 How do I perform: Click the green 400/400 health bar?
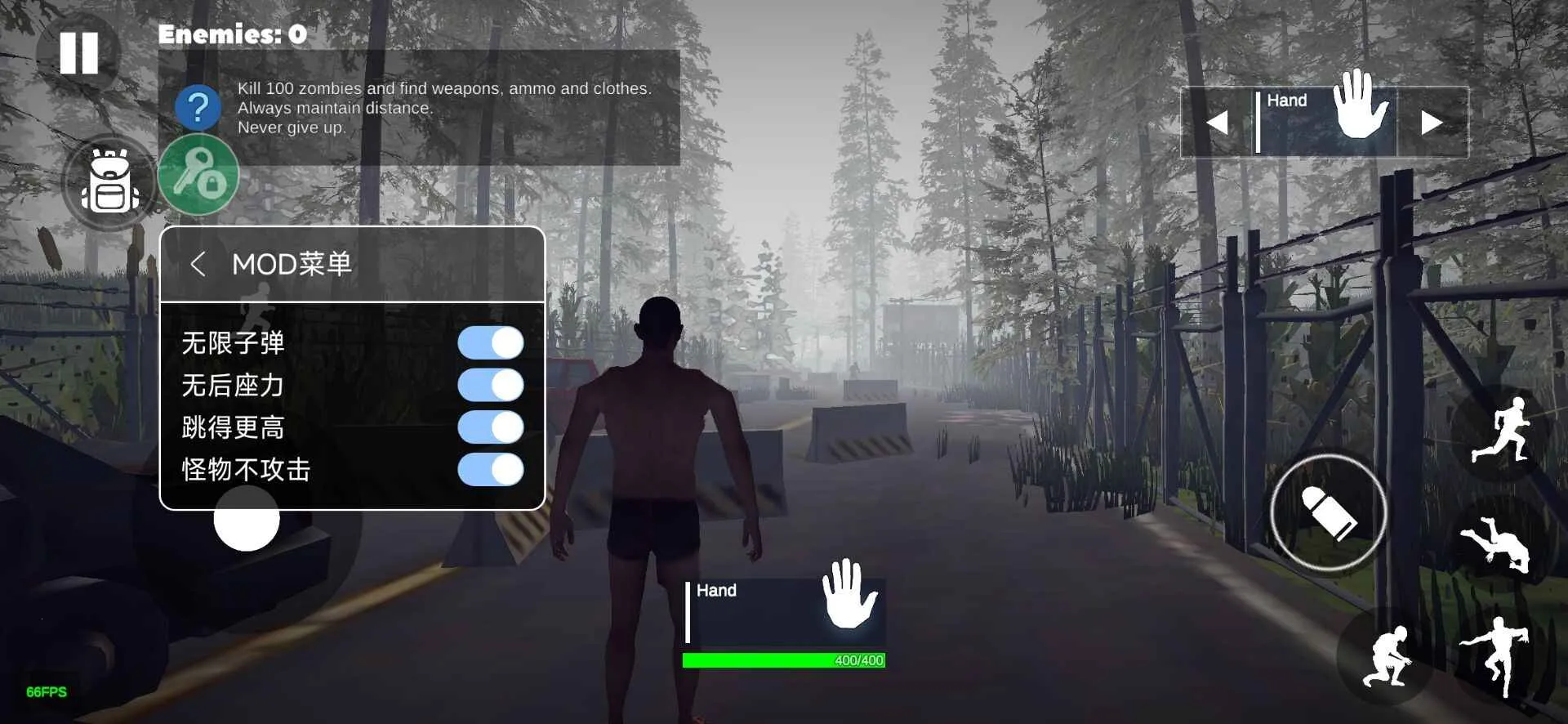(786, 660)
